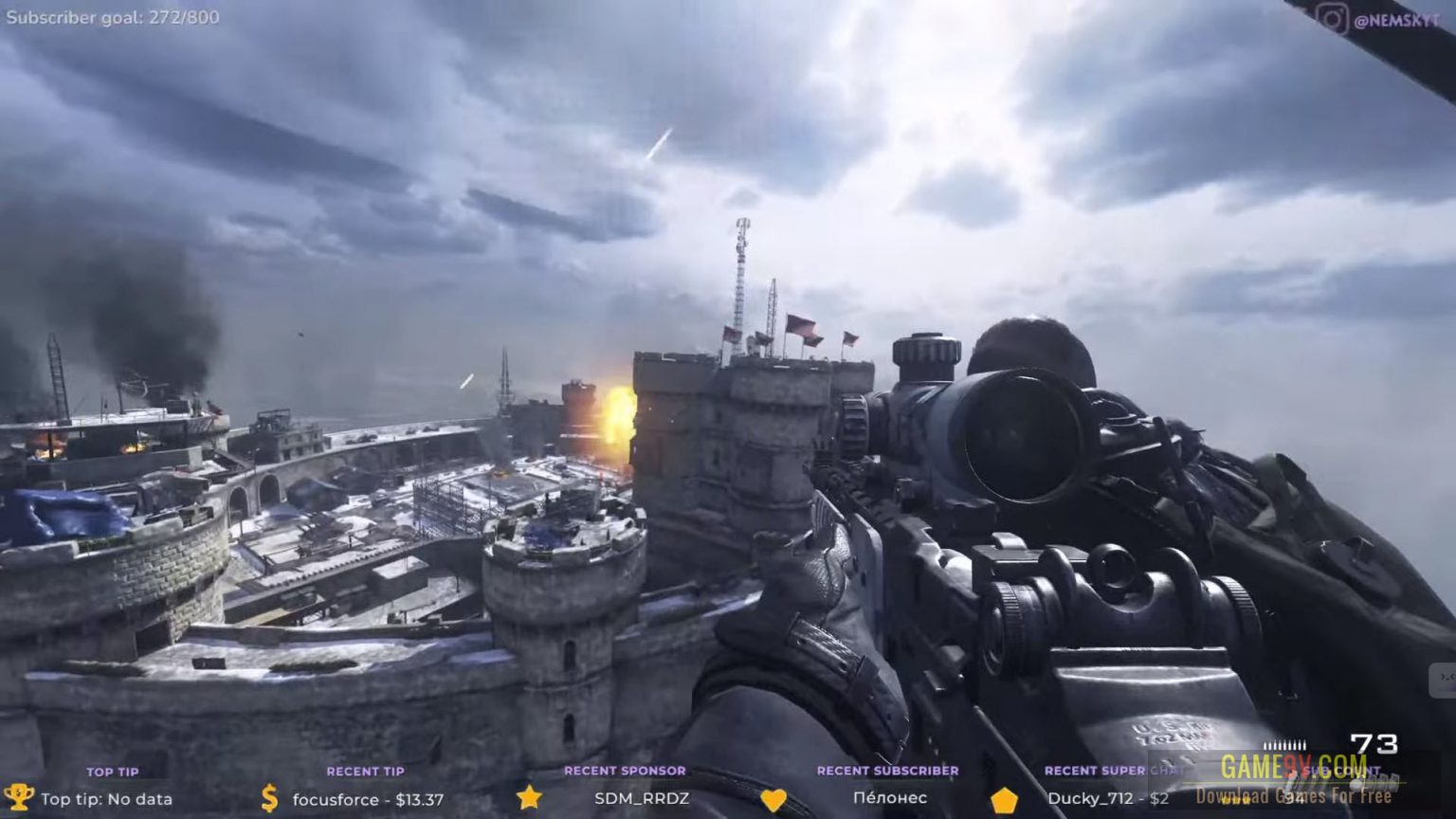1456x819 pixels.
Task: Toggle the Top Tip overlay section
Action: 114,772
